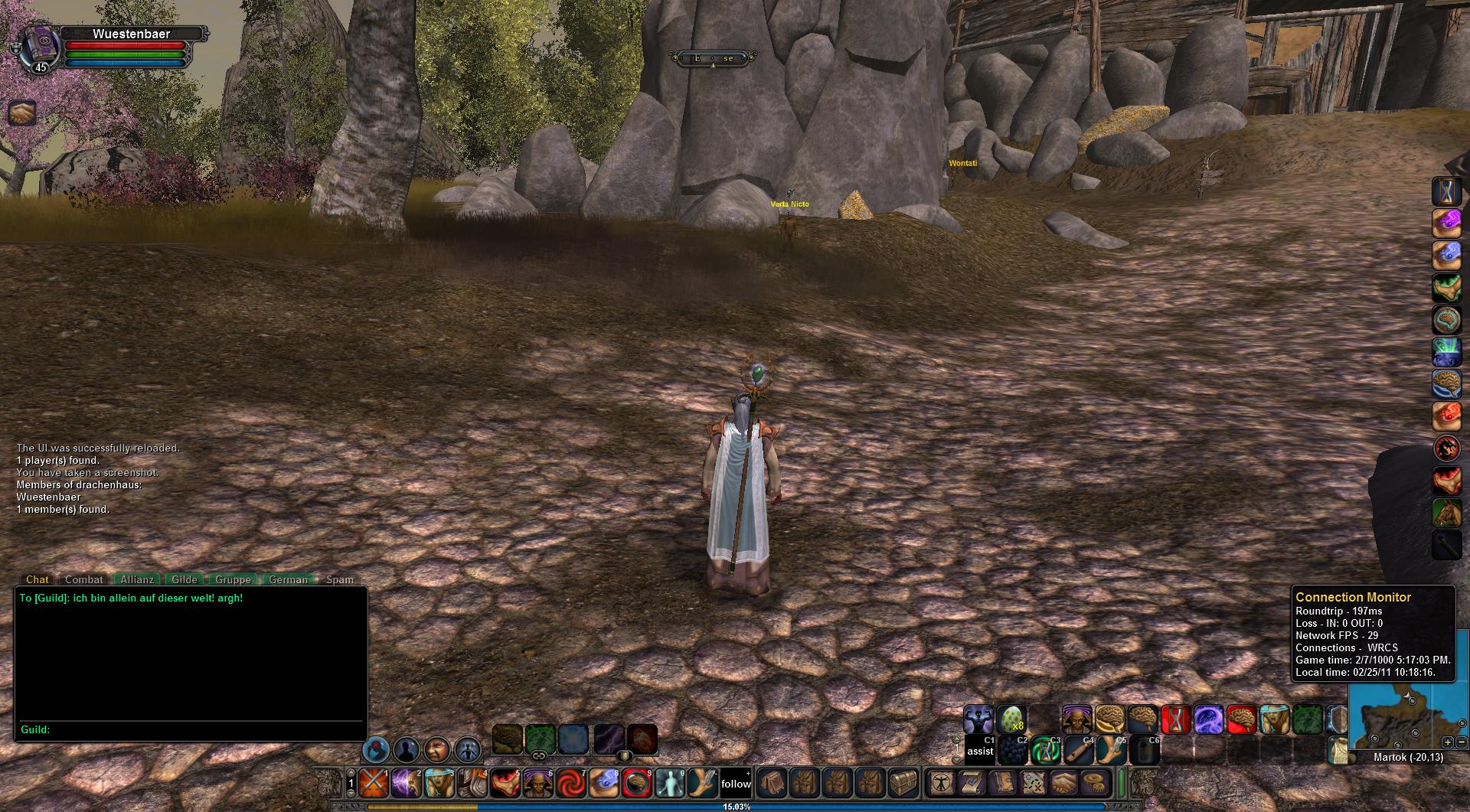Screen dimensions: 1470x812
Task: Open the character sheet figure icon
Action: tap(940, 783)
